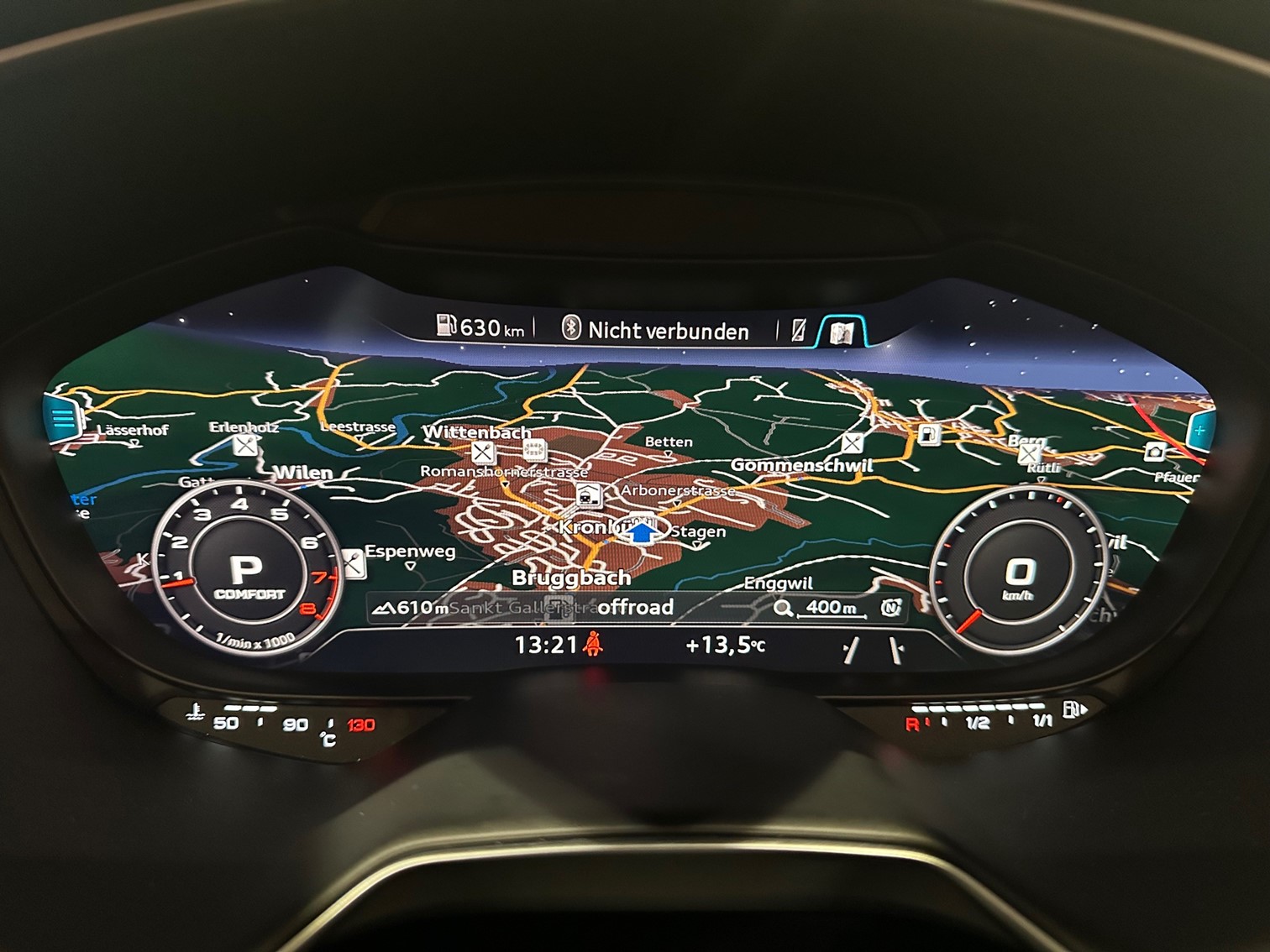Click the blue vehicle position arrow

tap(643, 532)
